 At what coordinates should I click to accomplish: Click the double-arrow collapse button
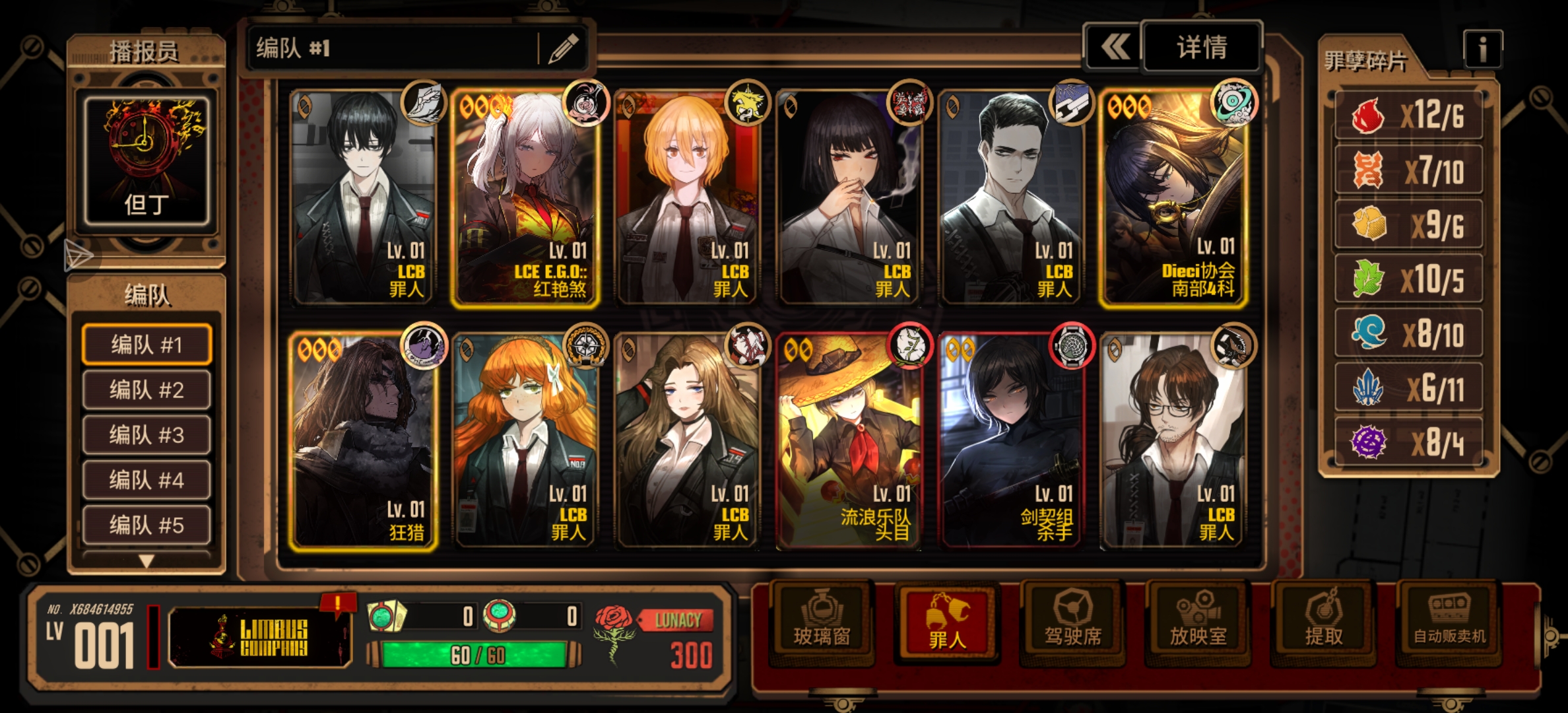(x=1114, y=48)
